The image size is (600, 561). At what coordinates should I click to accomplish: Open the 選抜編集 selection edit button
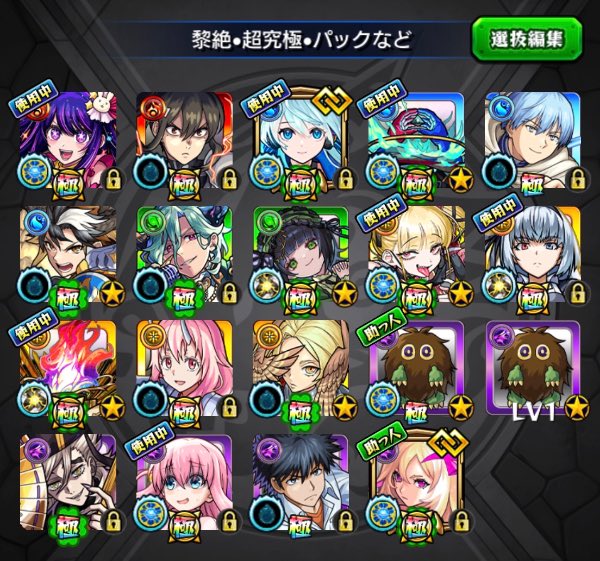tap(528, 39)
